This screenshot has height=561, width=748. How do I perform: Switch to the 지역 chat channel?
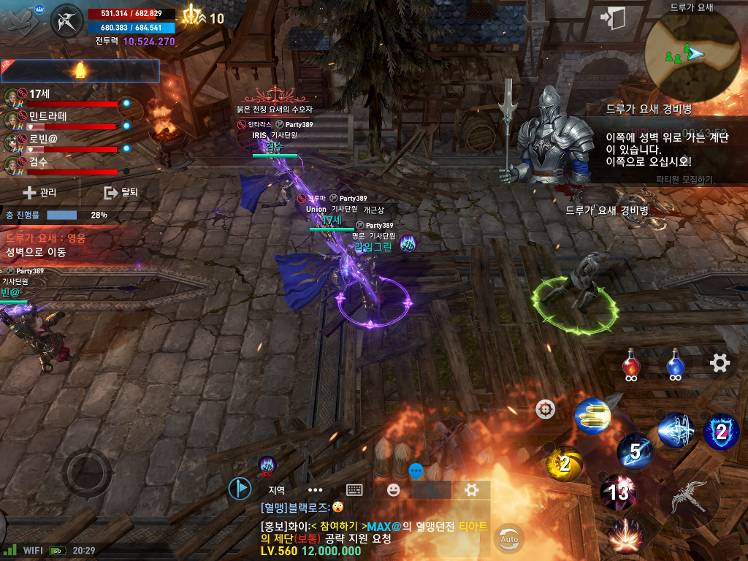coord(277,490)
